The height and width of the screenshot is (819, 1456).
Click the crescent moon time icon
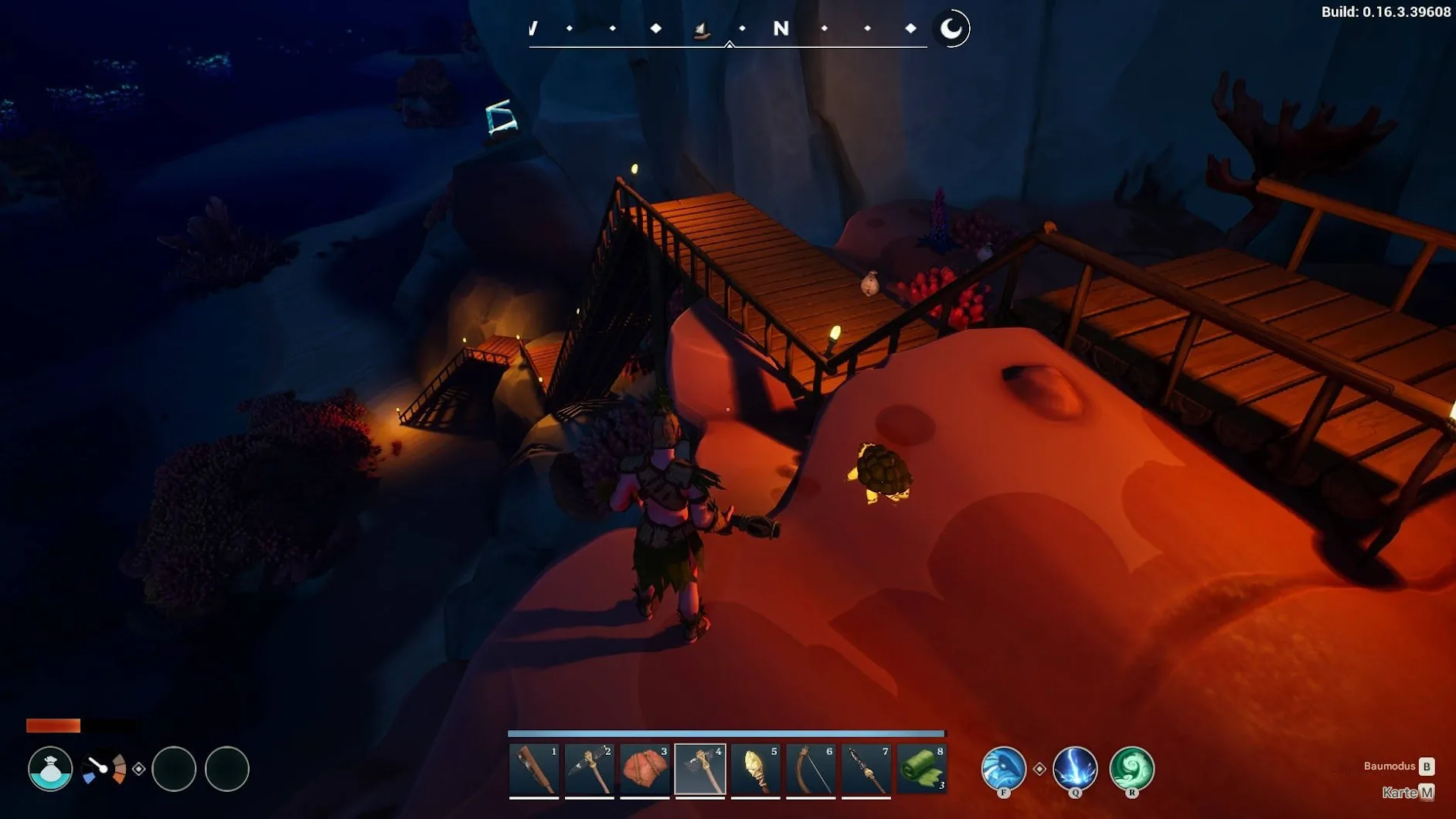951,29
